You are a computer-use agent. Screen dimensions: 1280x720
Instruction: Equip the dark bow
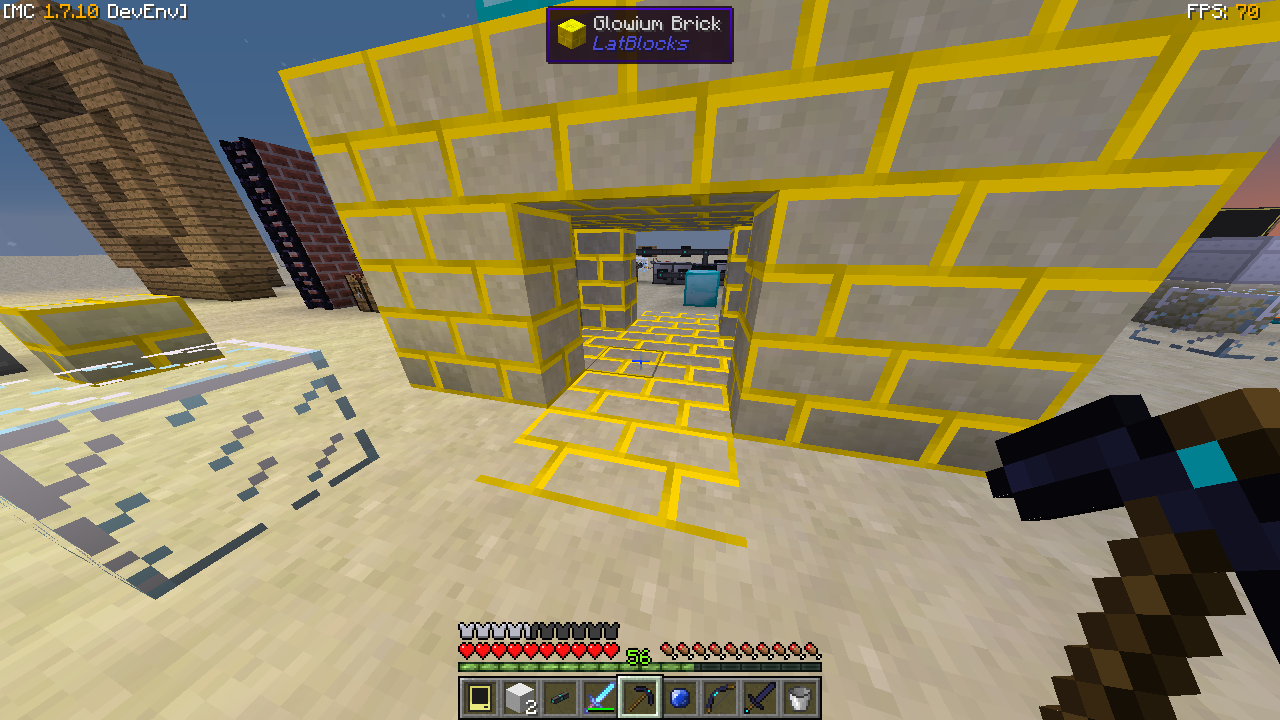(x=720, y=697)
